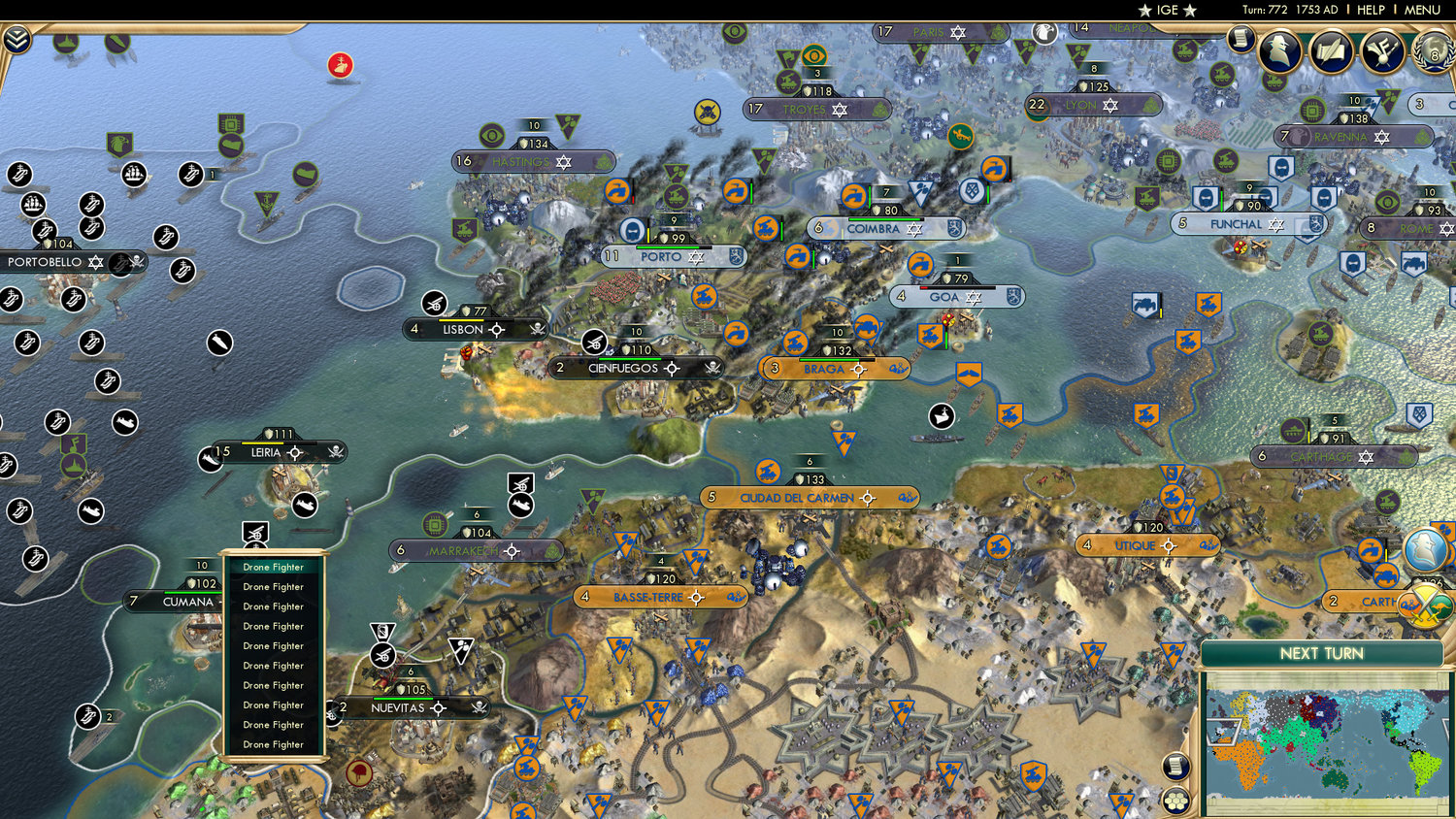Image resolution: width=1456 pixels, height=819 pixels.
Task: Open the MENU in the top-right
Action: pyautogui.click(x=1421, y=10)
